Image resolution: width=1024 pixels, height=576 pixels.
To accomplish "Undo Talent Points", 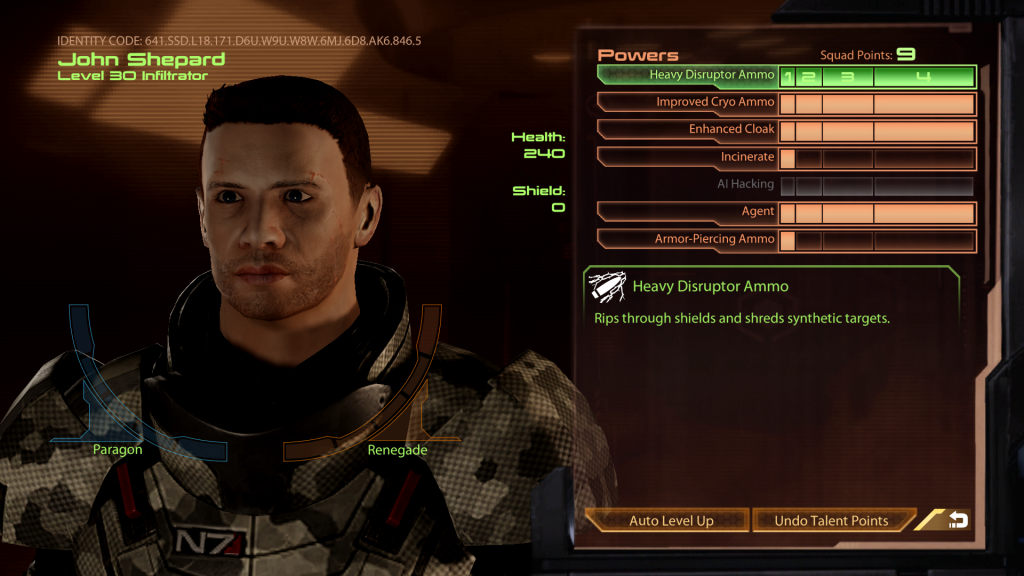I will pyautogui.click(x=831, y=520).
